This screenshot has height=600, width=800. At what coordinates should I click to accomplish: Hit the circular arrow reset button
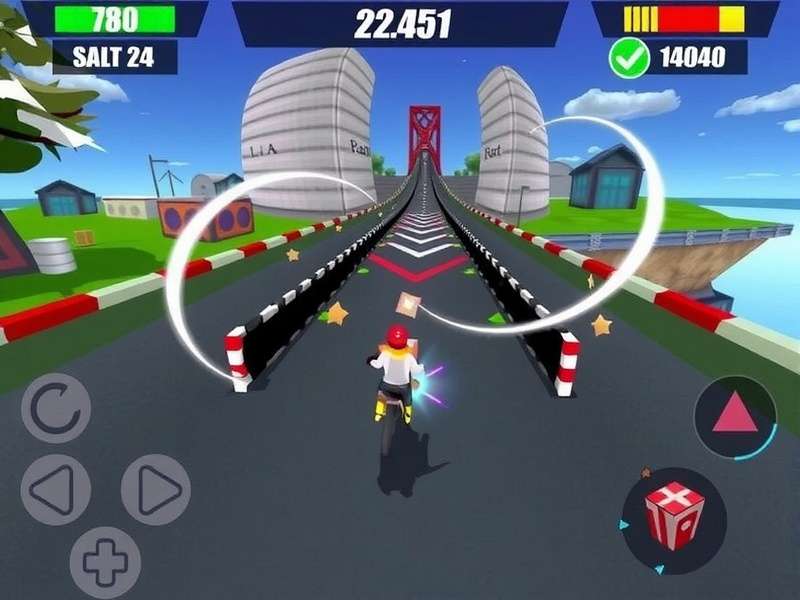pos(56,408)
